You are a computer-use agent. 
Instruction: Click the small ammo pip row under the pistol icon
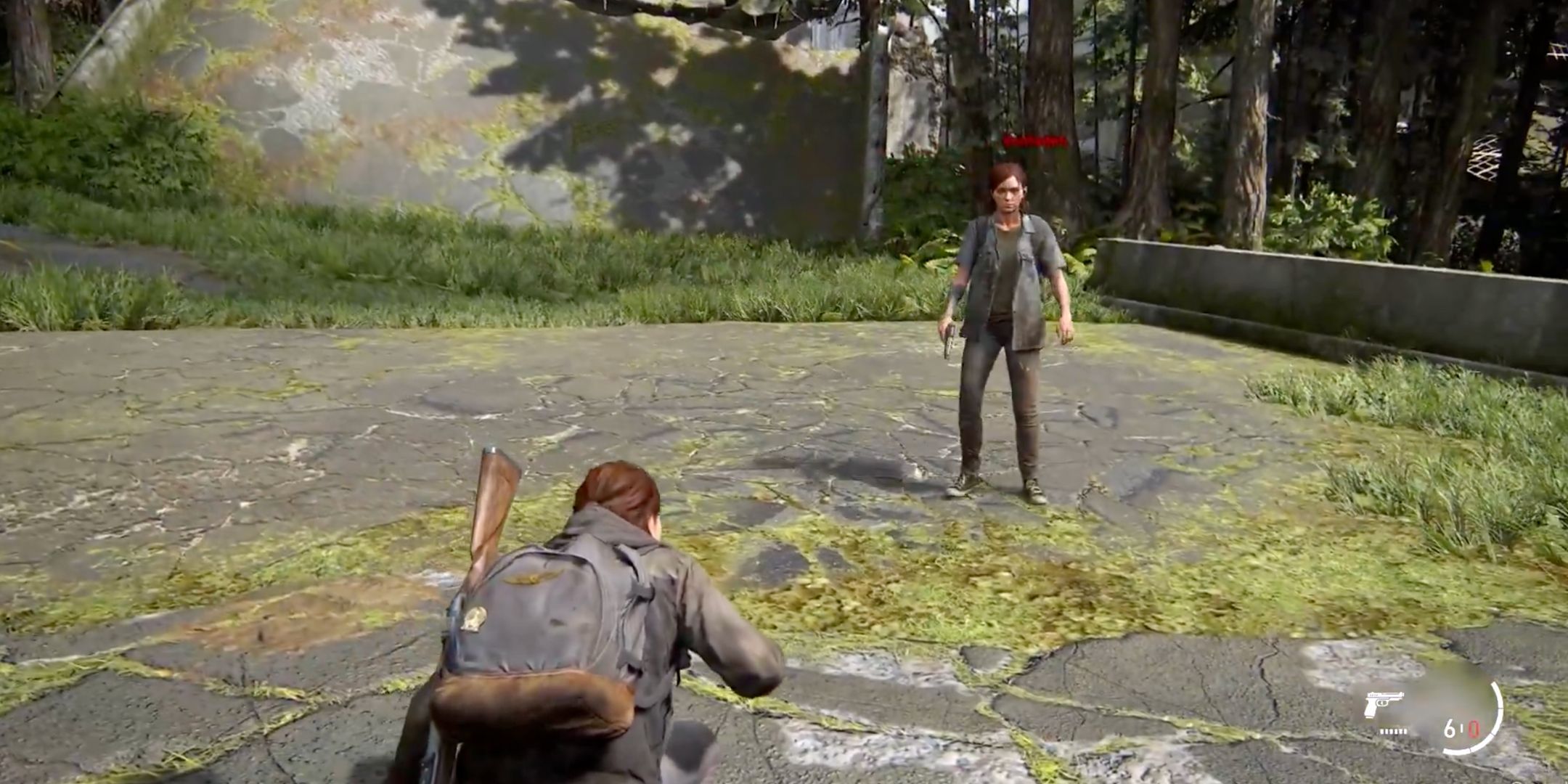1393,731
